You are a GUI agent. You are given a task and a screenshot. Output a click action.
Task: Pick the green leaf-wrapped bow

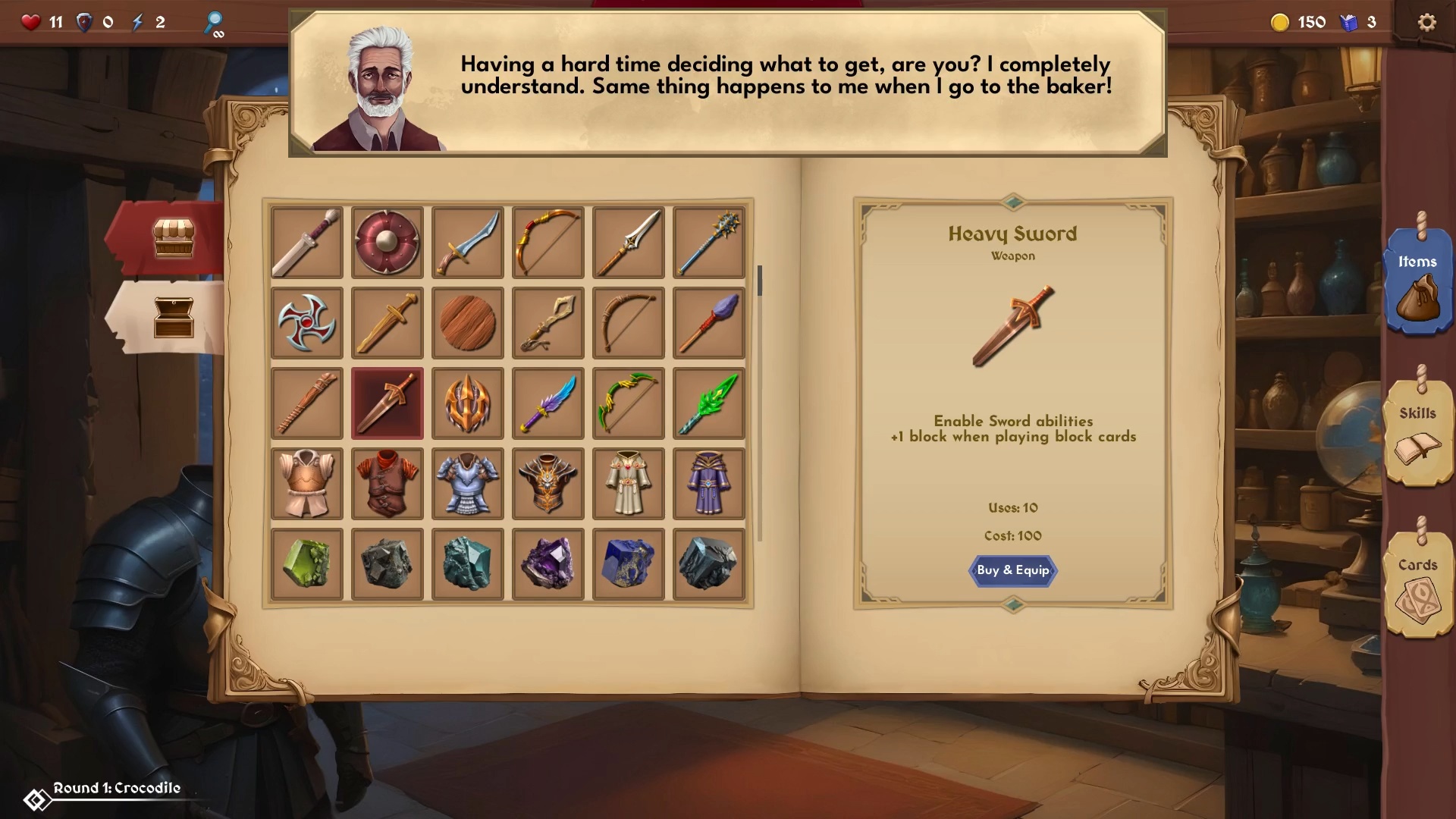(628, 403)
